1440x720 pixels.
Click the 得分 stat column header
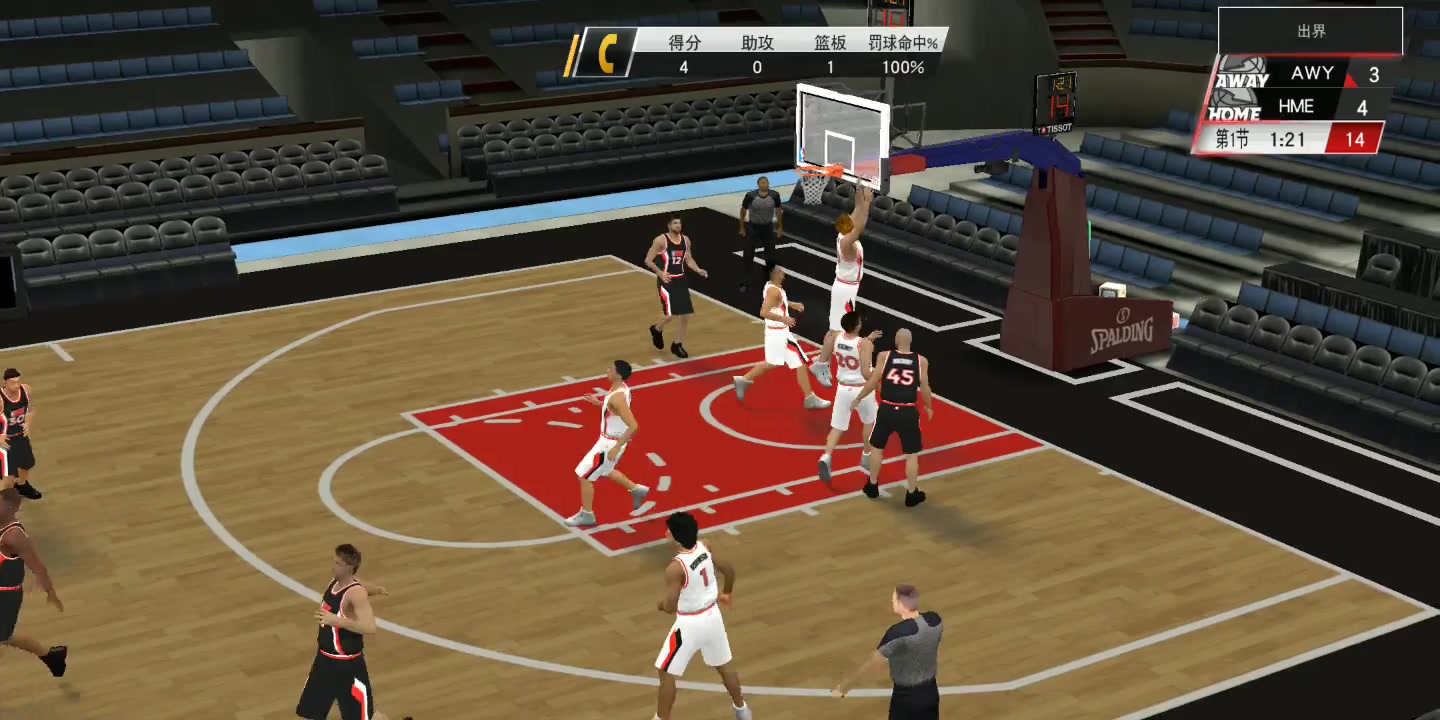coord(684,44)
